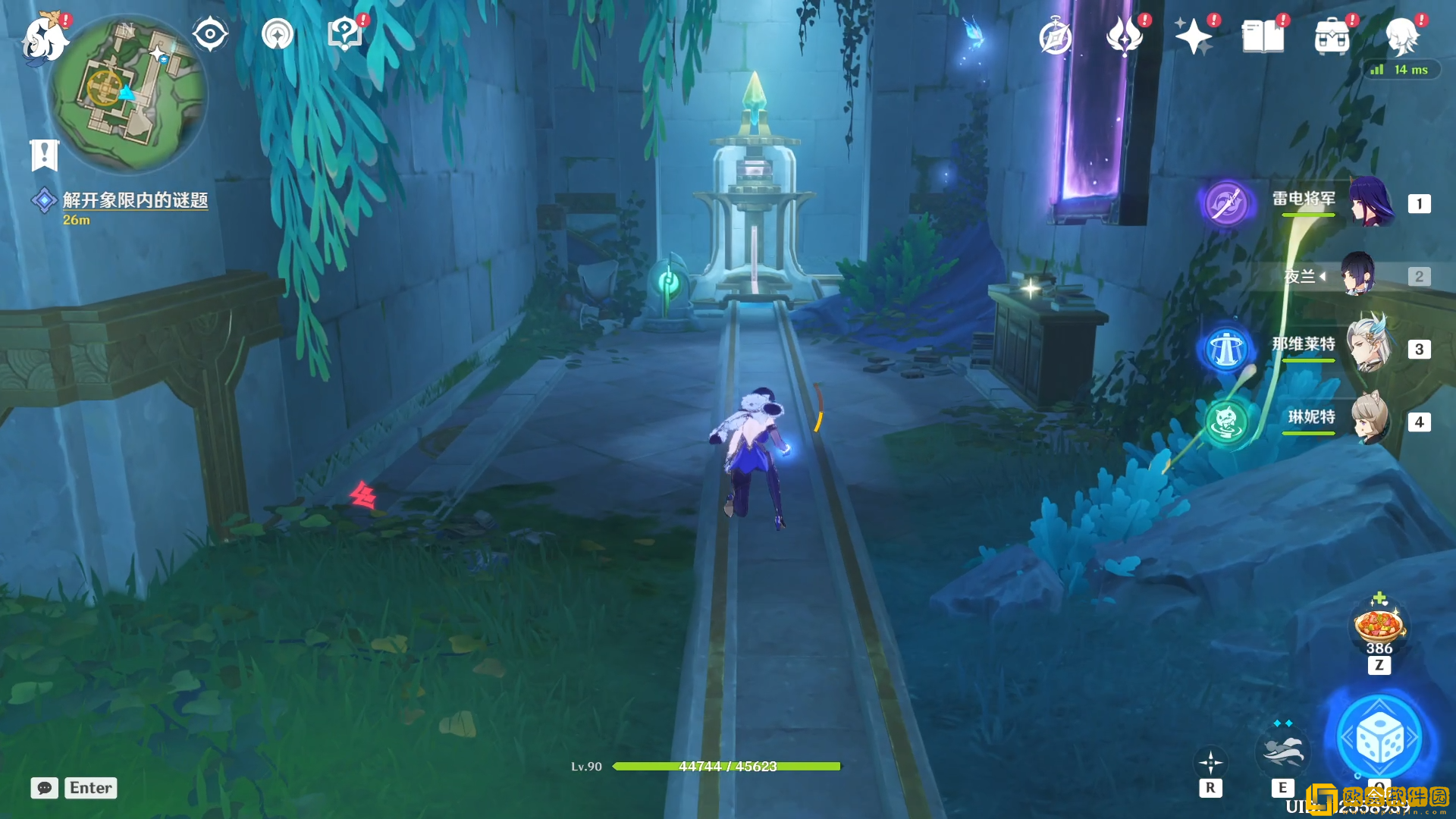This screenshot has height=819, width=1456.
Task: Open the events flame icon
Action: point(1125,36)
